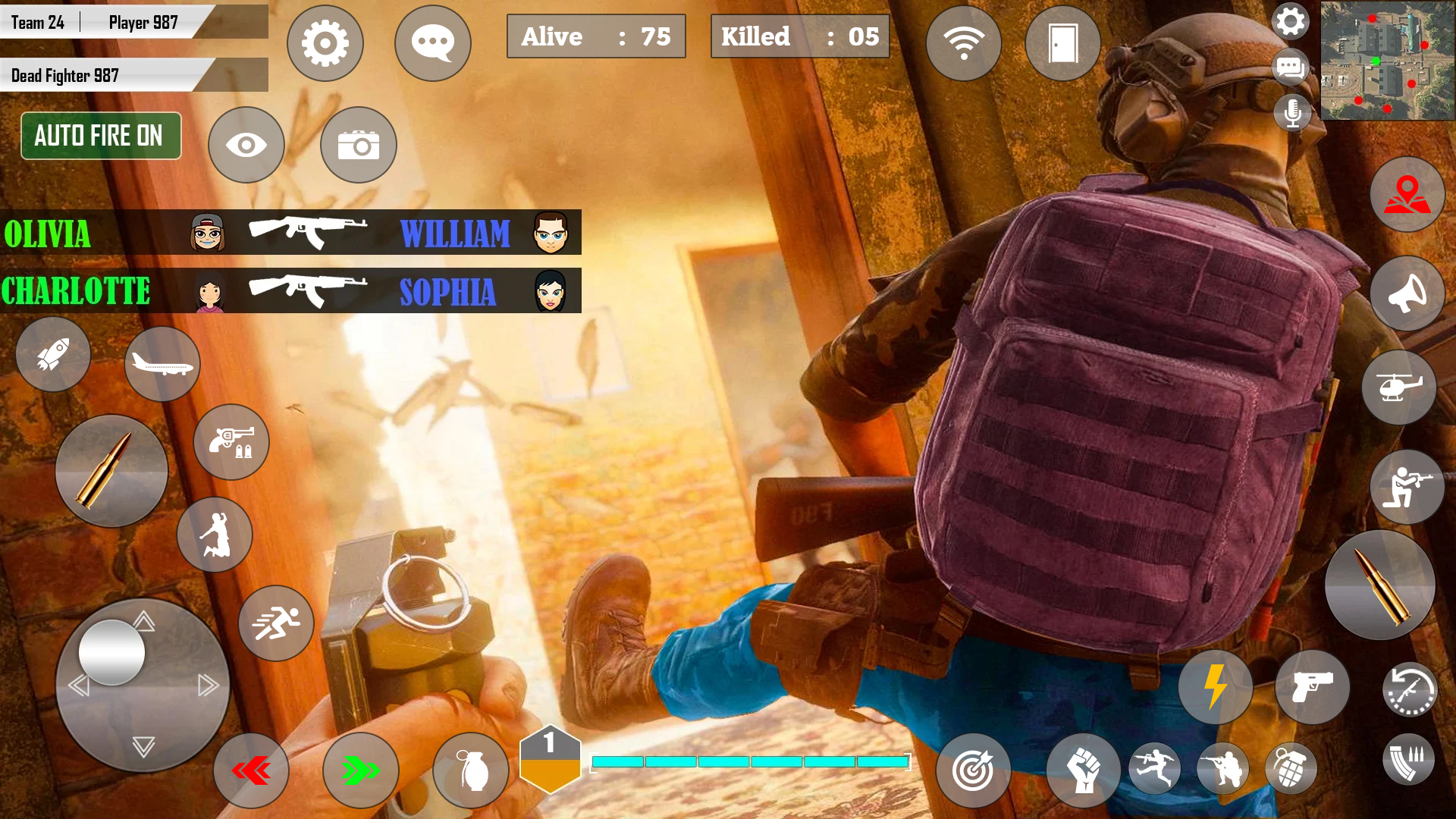The image size is (1456, 819).
Task: Activate the airplane airdrop
Action: 162,364
